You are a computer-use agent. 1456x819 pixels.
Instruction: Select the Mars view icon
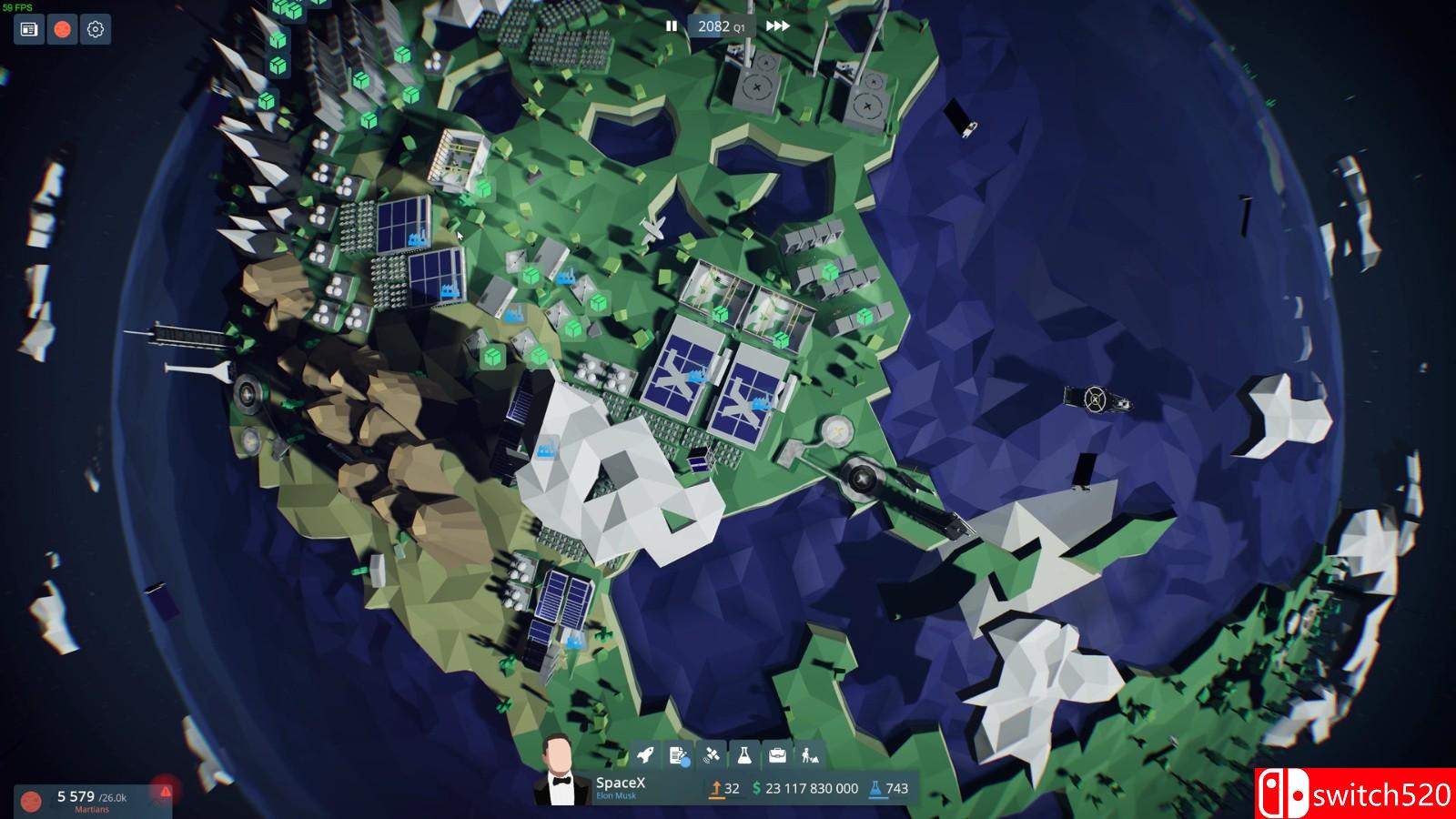point(60,29)
